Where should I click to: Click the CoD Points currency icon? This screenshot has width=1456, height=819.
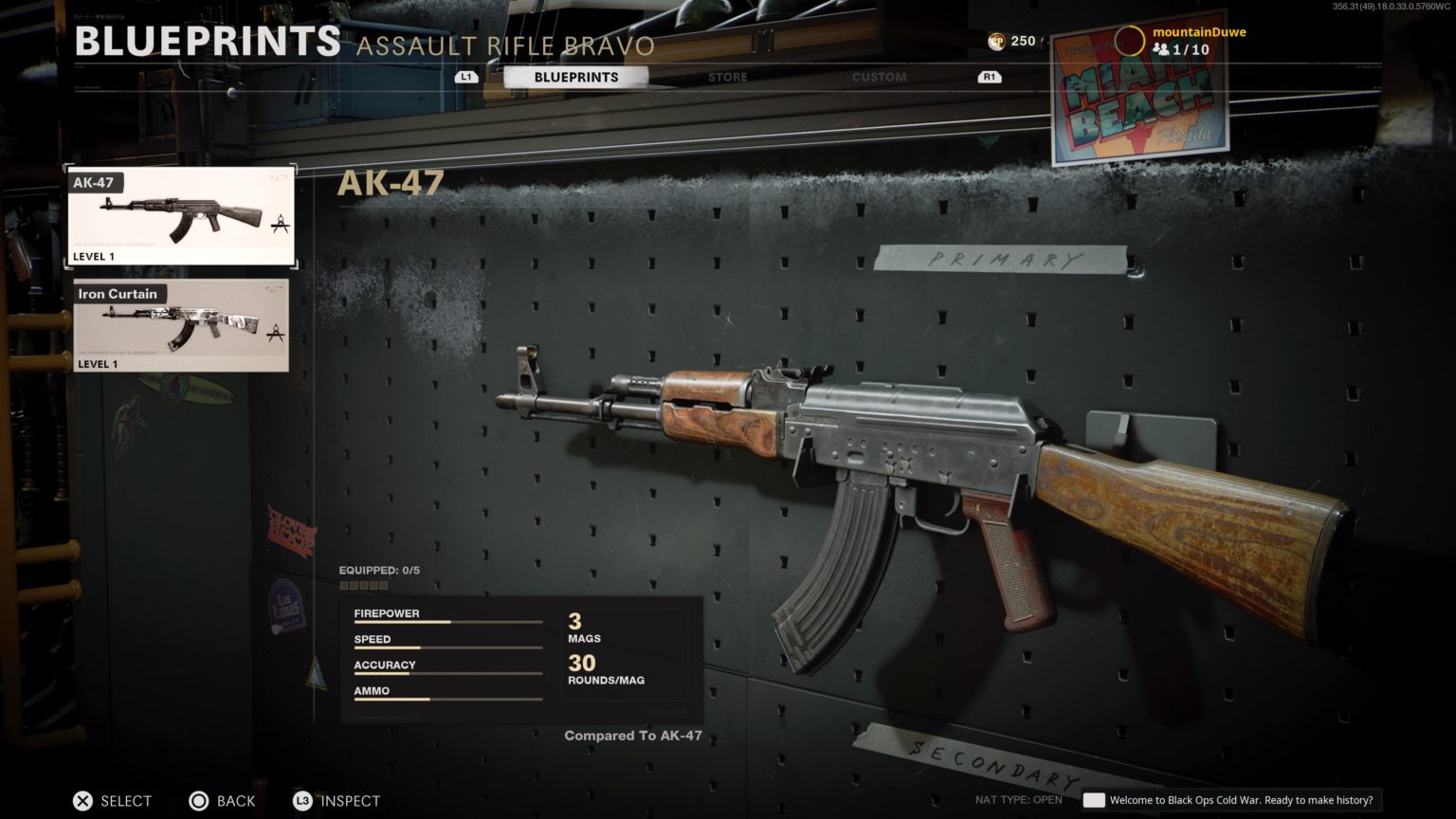coord(997,41)
